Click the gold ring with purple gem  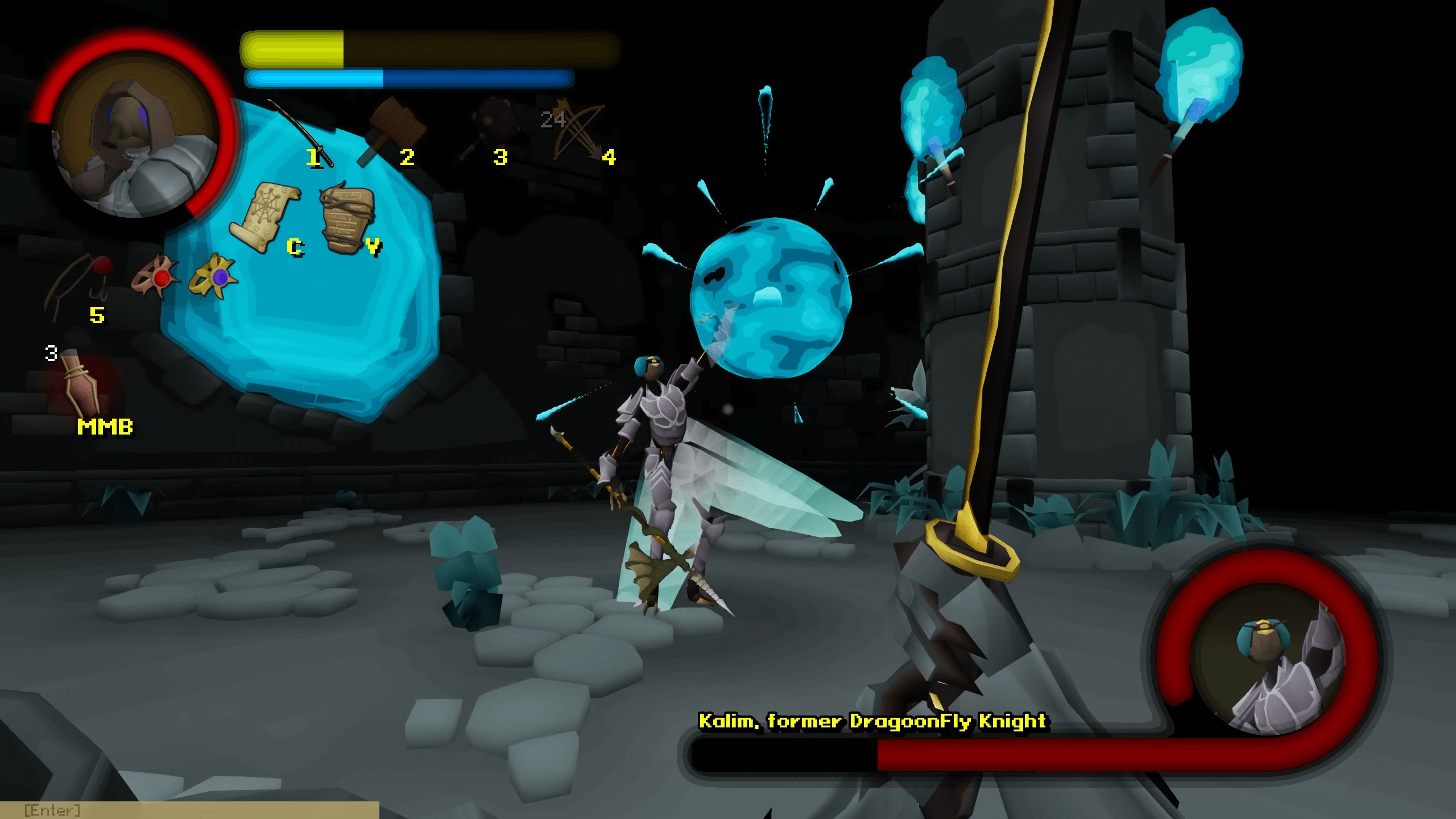tap(214, 276)
